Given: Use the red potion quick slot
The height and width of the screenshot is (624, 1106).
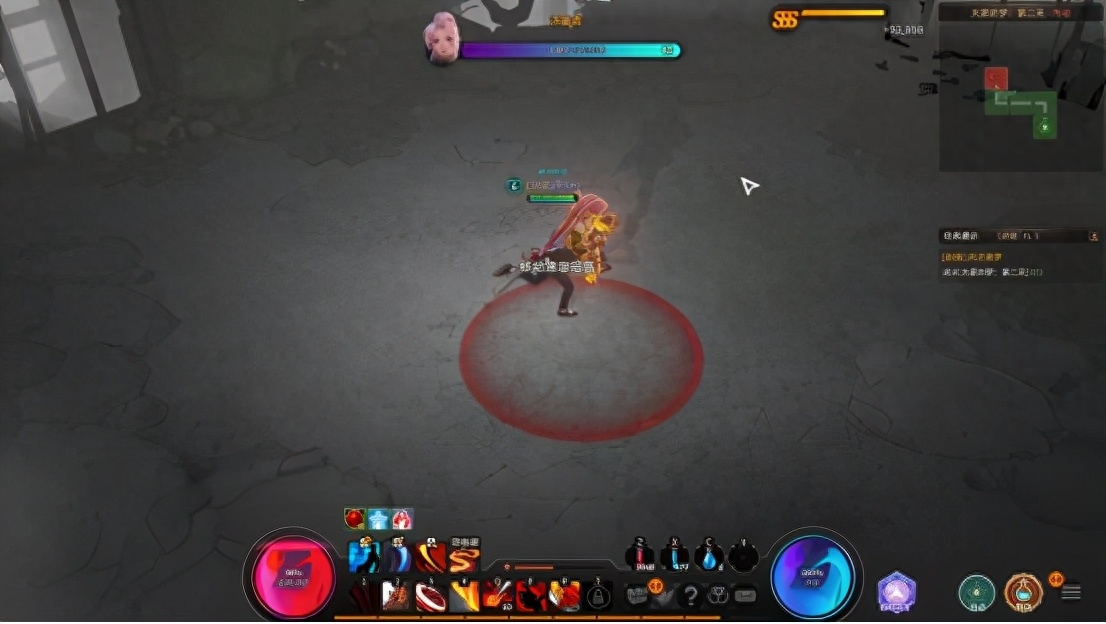Looking at the screenshot, I should [x=640, y=557].
